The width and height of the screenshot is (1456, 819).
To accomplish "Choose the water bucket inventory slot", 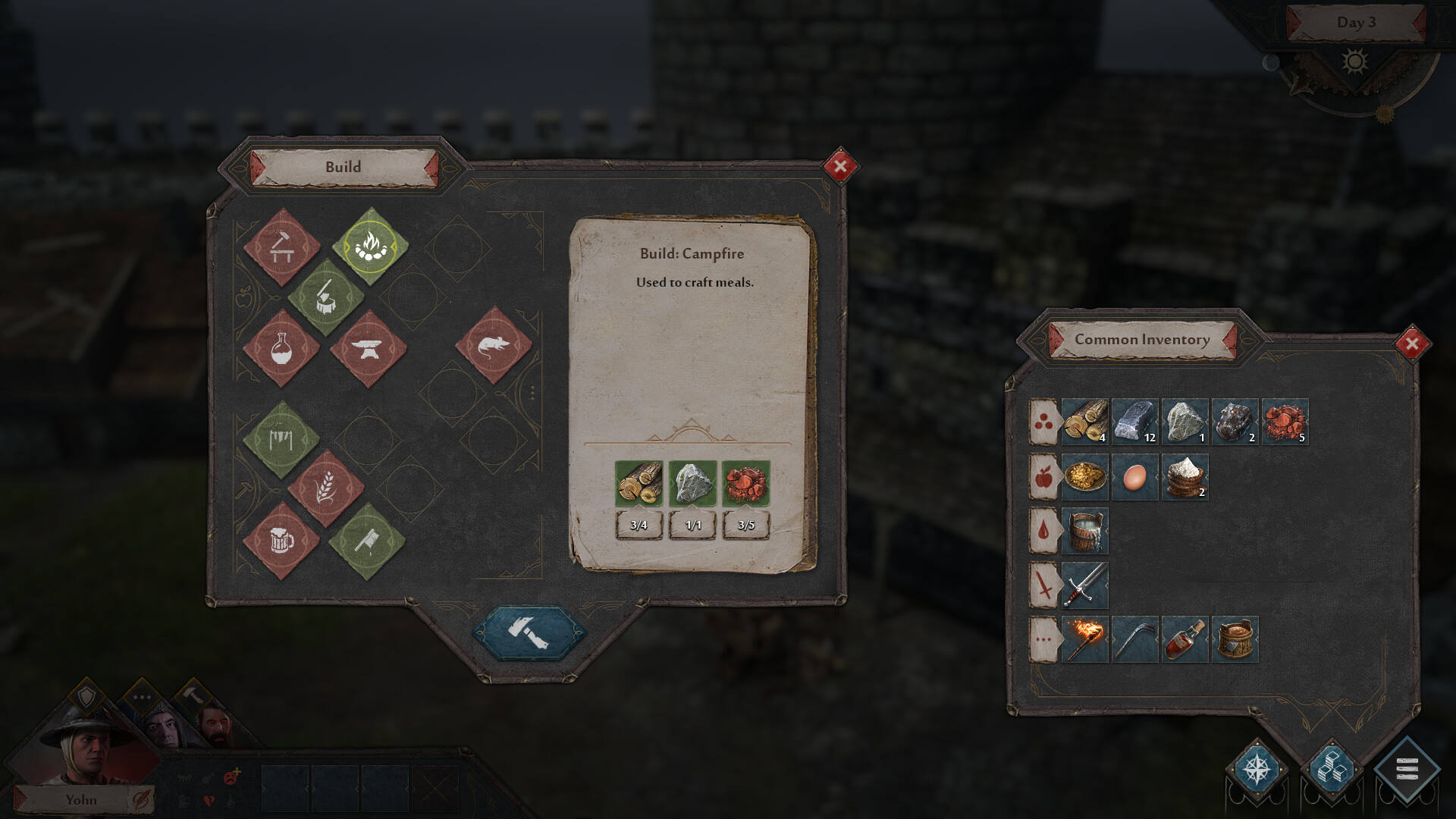I will [1084, 531].
